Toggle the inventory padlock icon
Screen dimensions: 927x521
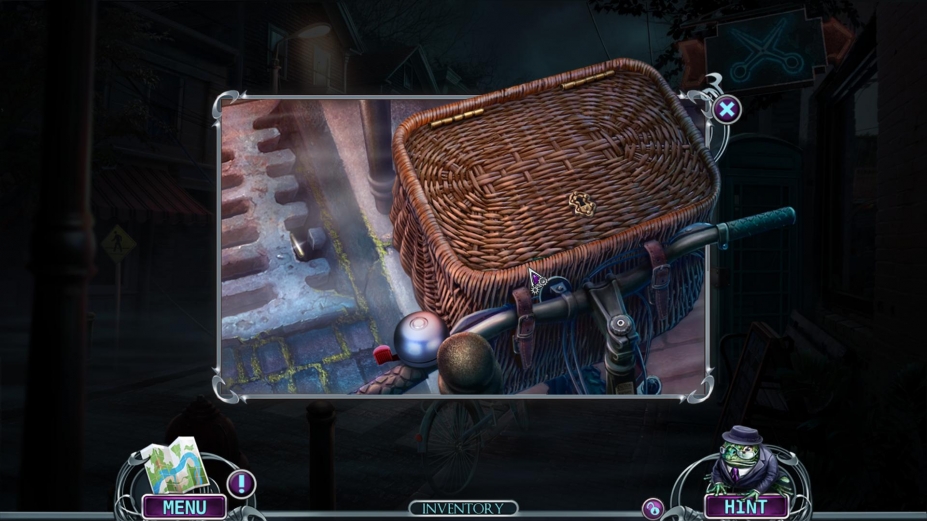point(653,508)
